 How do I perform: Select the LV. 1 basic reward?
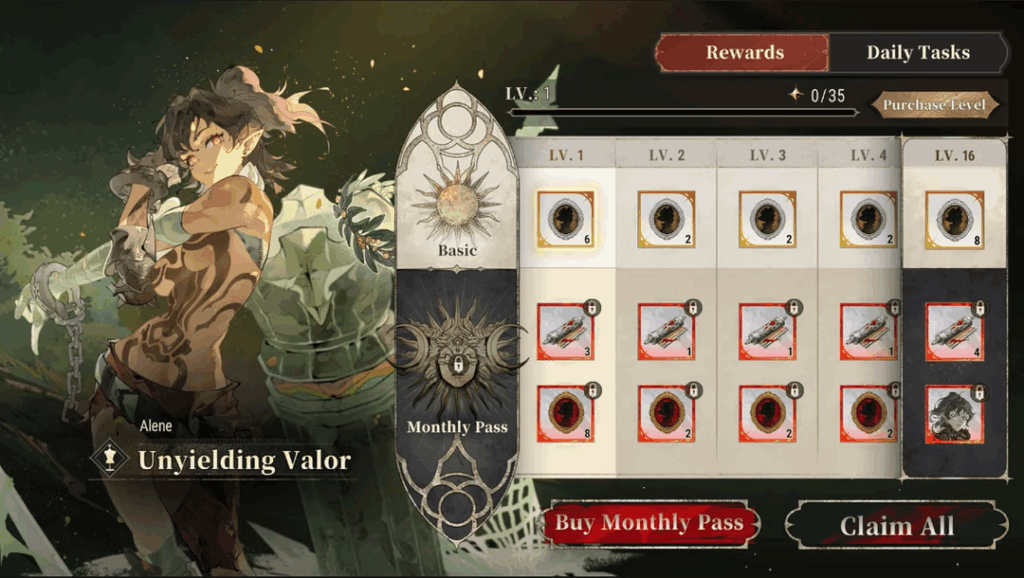566,219
